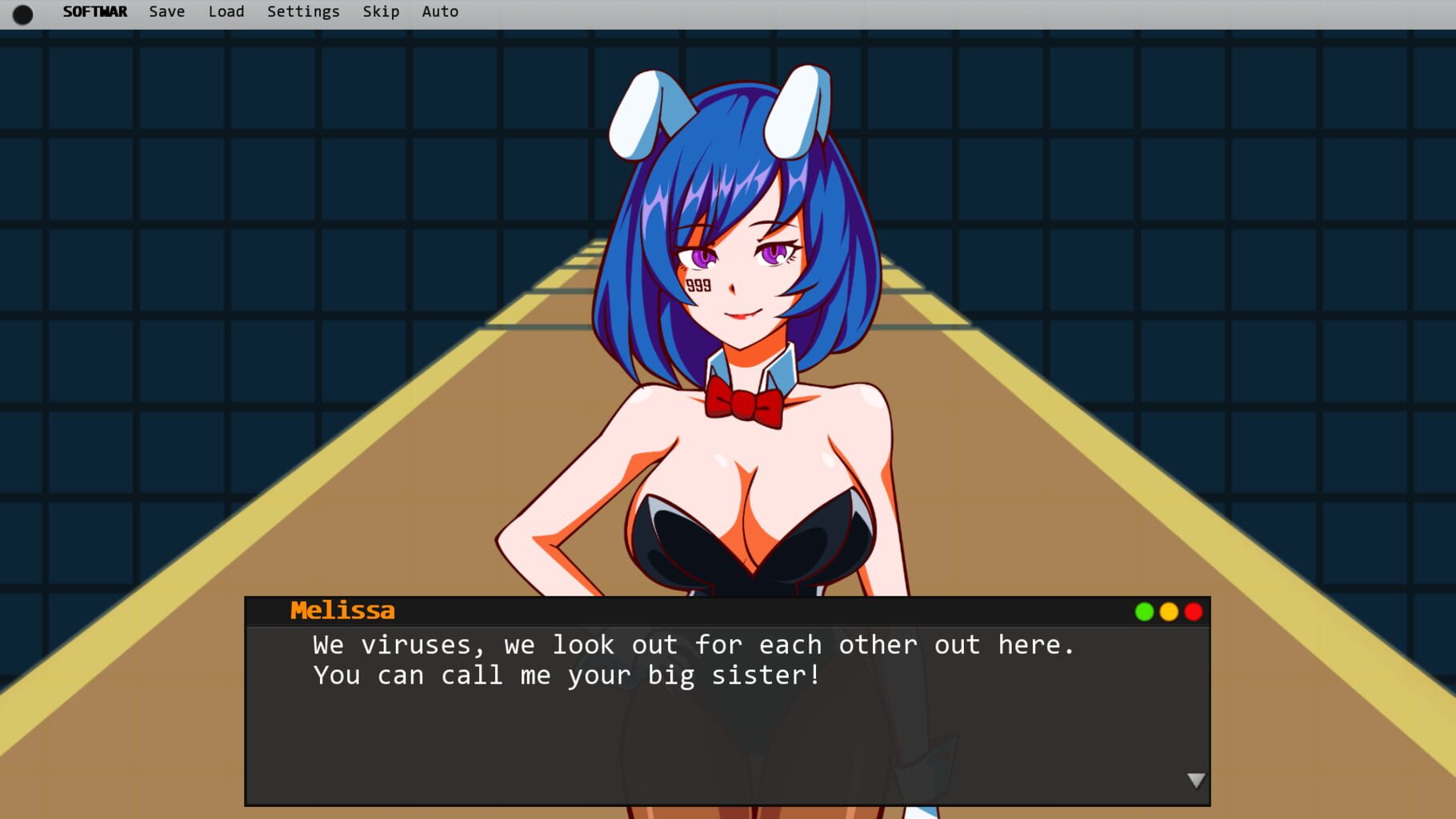Click the SOFTWAR circular logo icon
Screen dimensions: 1456x819
coord(22,12)
